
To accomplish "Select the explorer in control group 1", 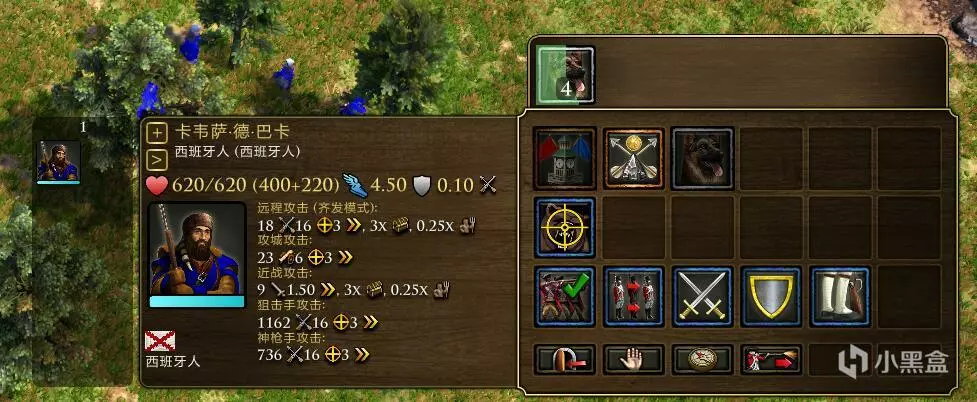I will 58,162.
